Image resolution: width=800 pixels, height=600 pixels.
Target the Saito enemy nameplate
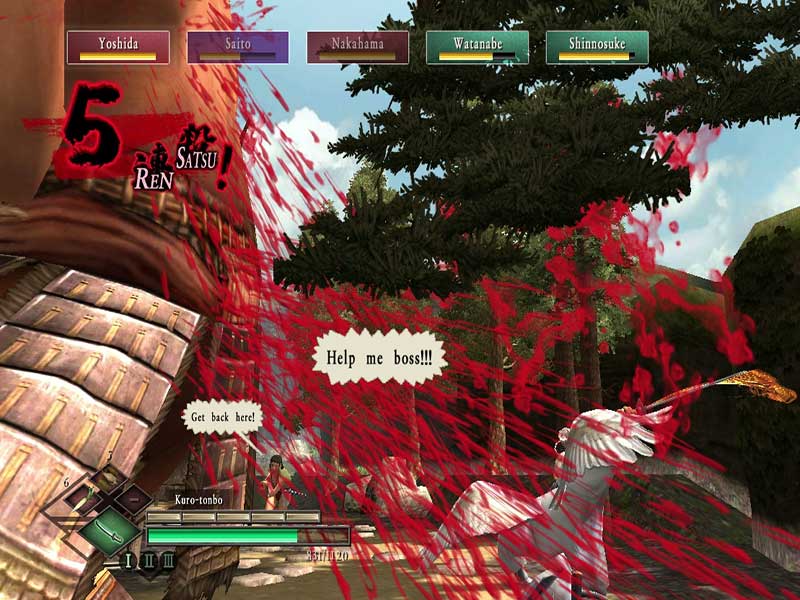click(x=238, y=47)
